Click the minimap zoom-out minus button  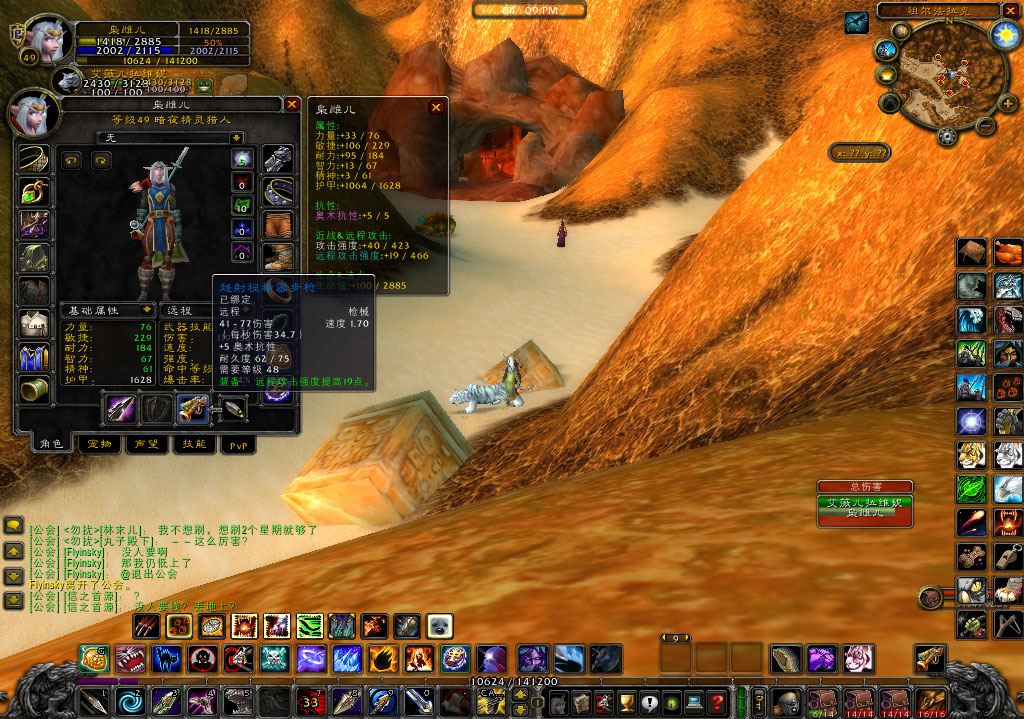click(984, 126)
